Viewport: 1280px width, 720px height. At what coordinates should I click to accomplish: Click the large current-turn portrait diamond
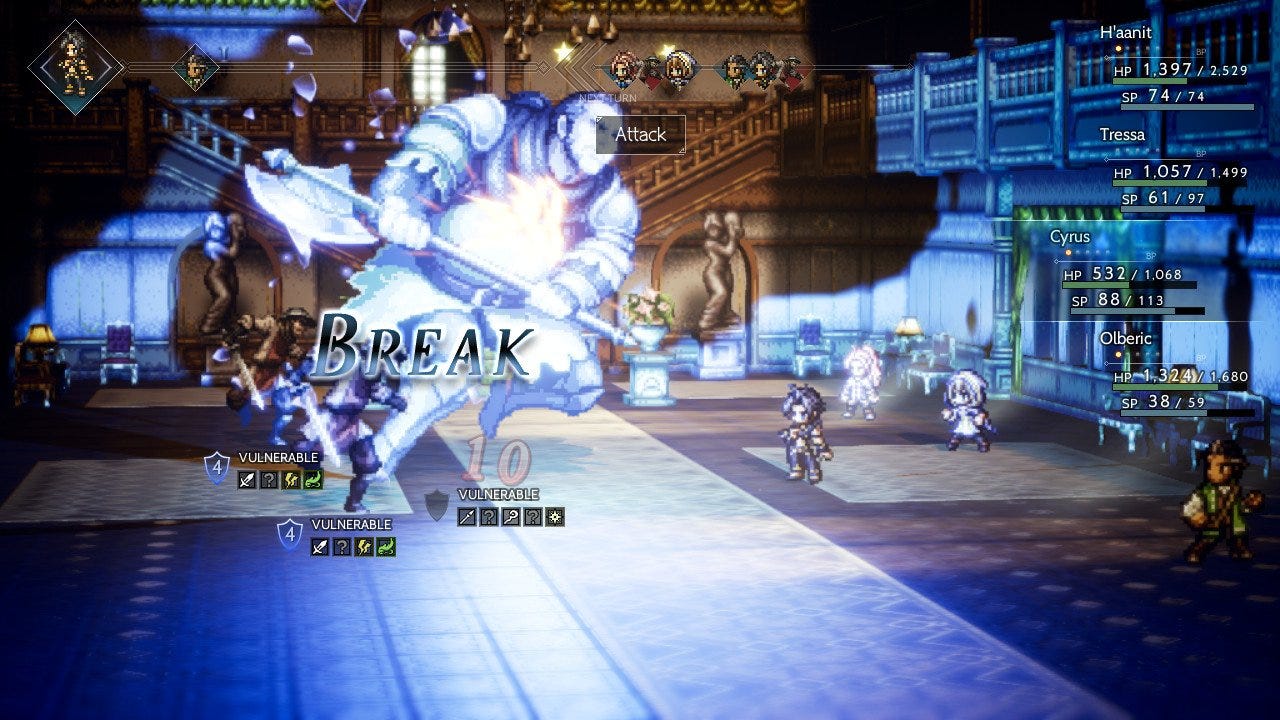(x=75, y=67)
